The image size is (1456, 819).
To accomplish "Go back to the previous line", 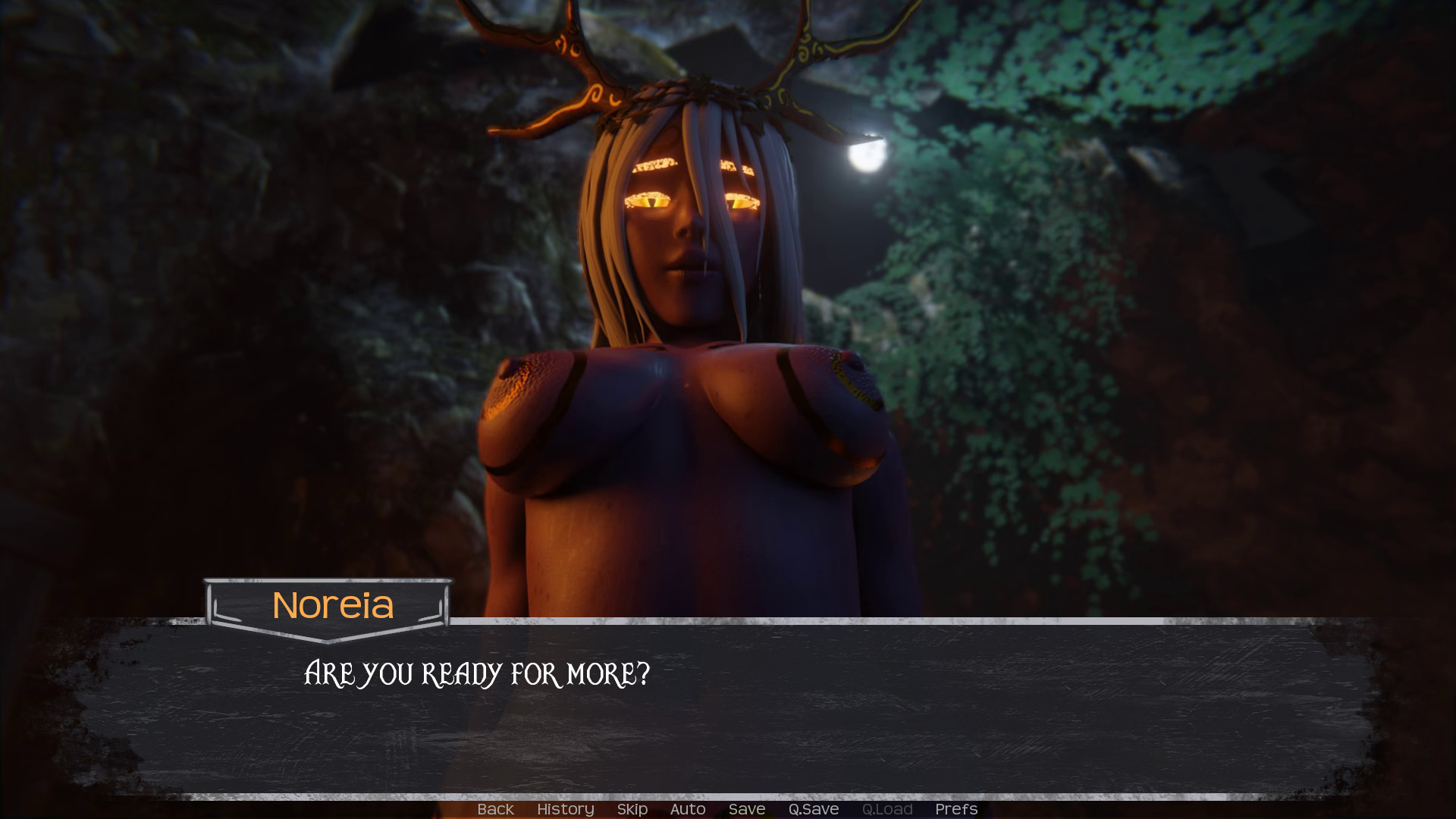I will point(495,809).
